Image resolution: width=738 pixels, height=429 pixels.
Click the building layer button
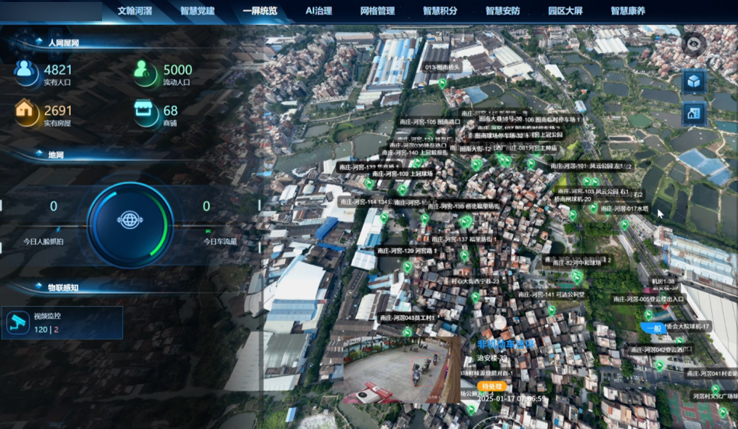(x=694, y=115)
